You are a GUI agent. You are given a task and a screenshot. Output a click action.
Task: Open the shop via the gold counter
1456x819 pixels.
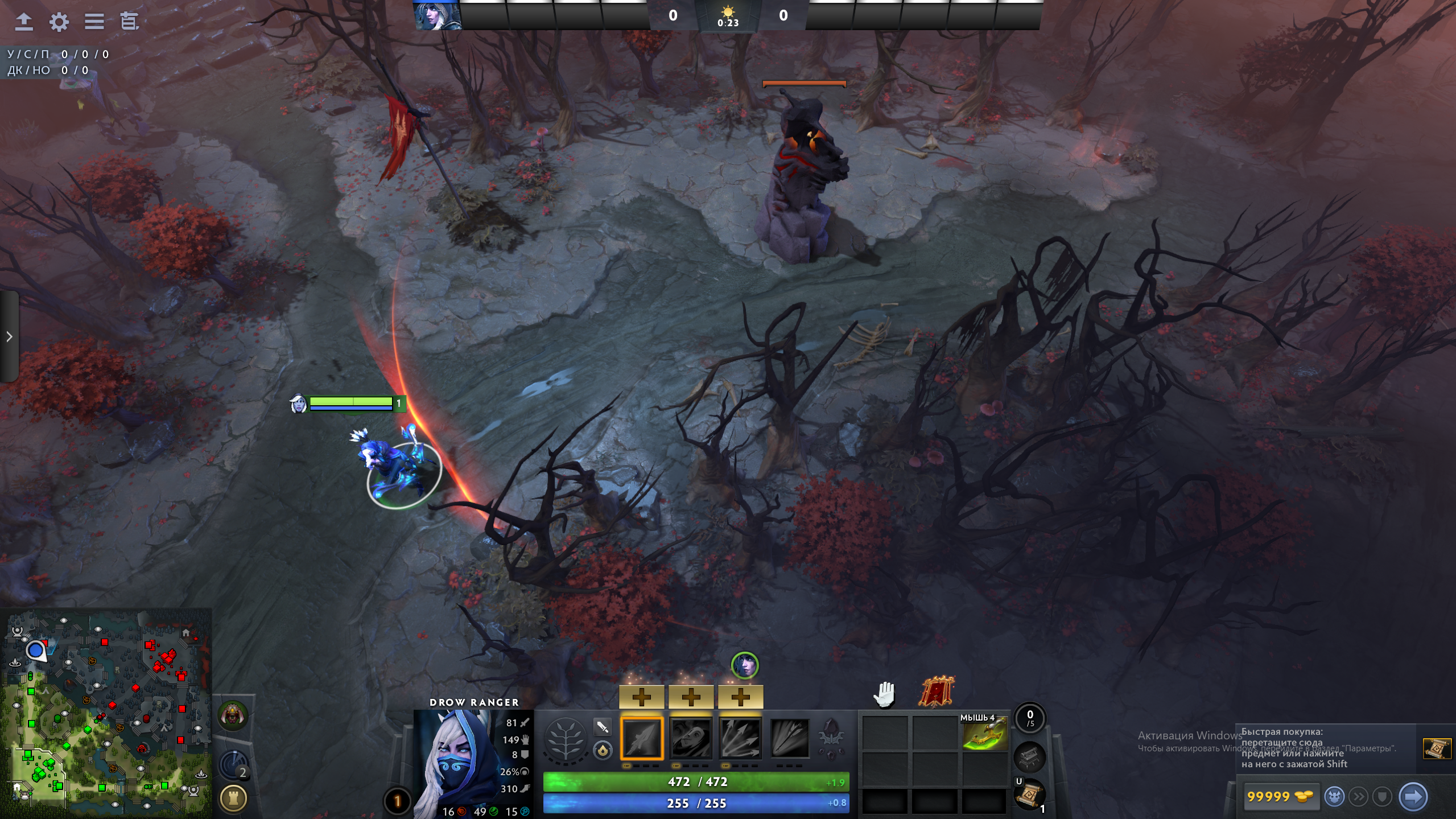[1278, 796]
